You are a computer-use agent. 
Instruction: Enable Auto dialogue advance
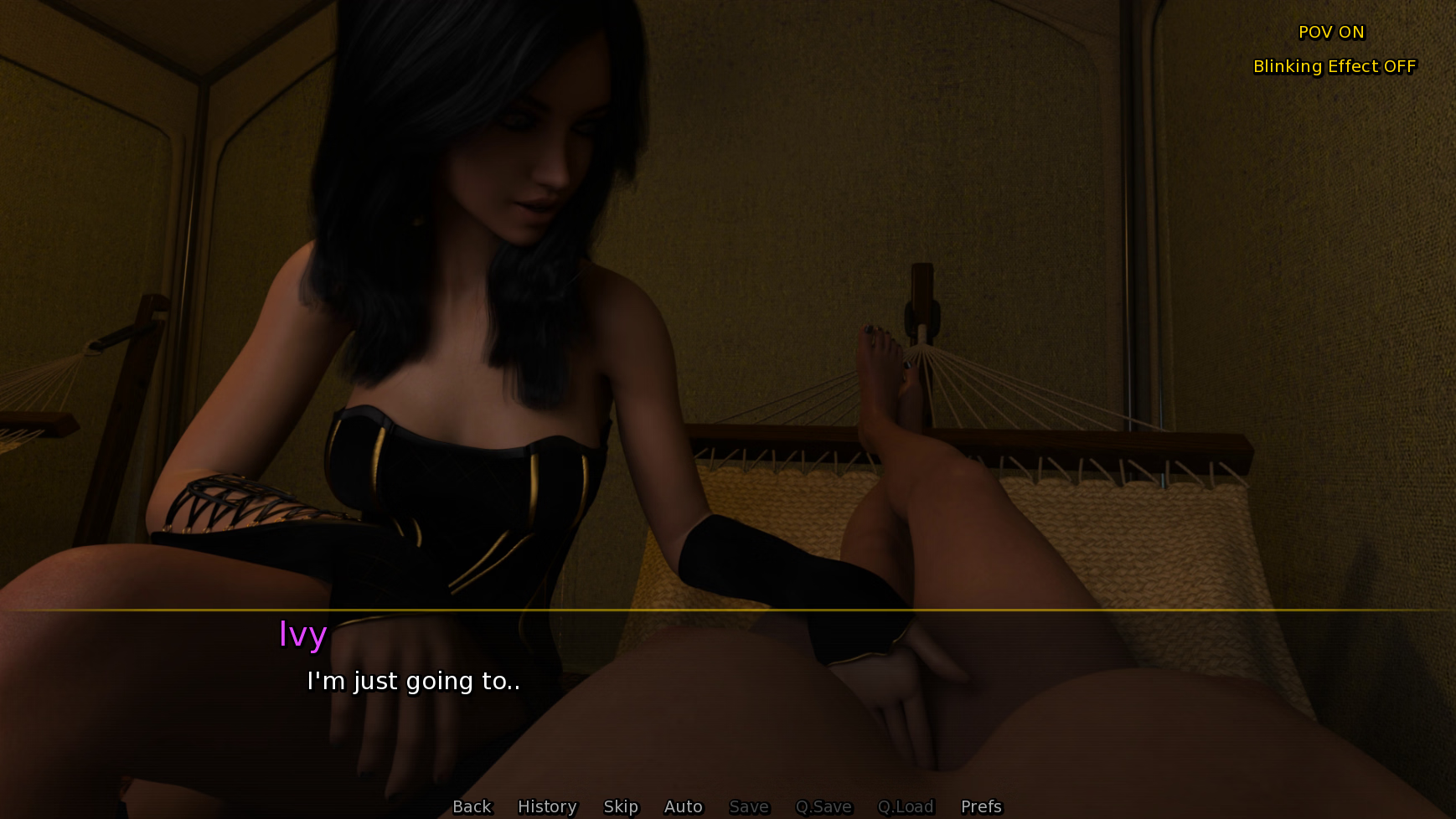coord(683,806)
